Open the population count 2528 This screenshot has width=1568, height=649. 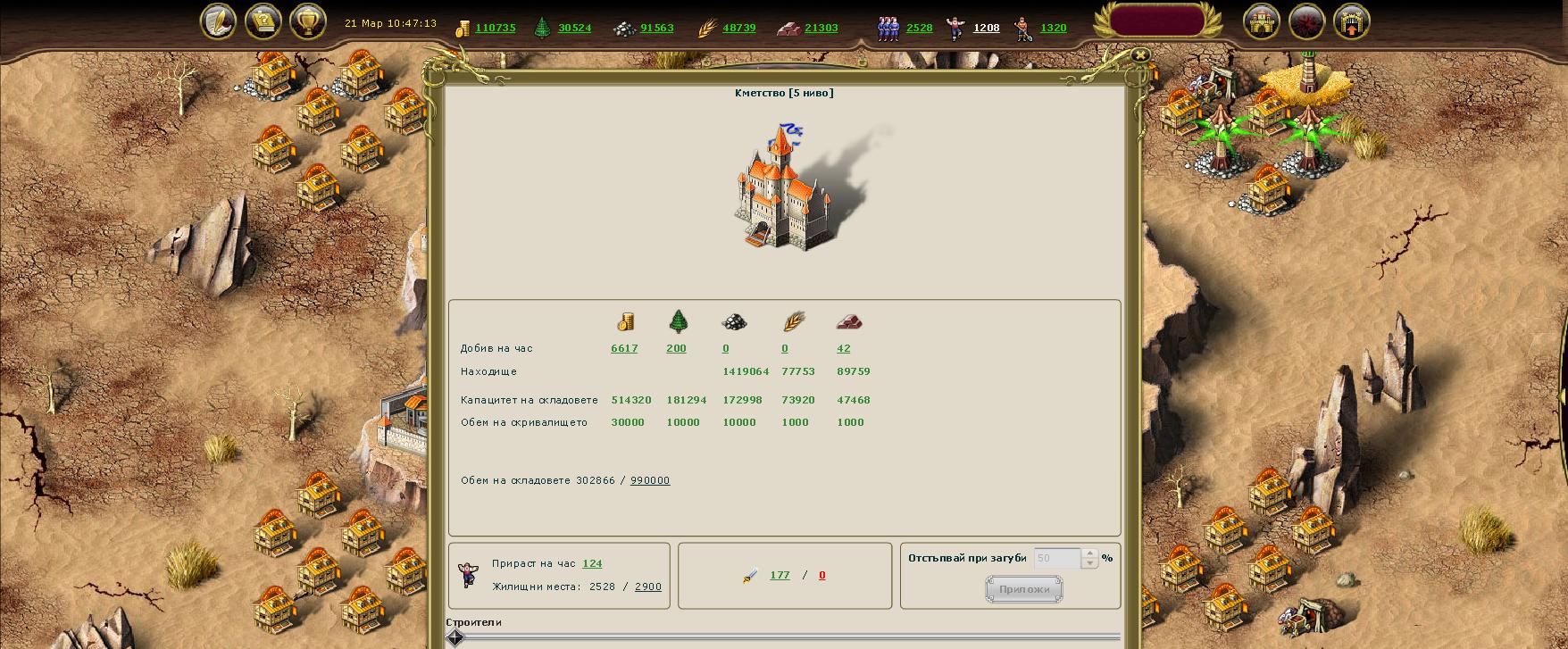[x=919, y=28]
